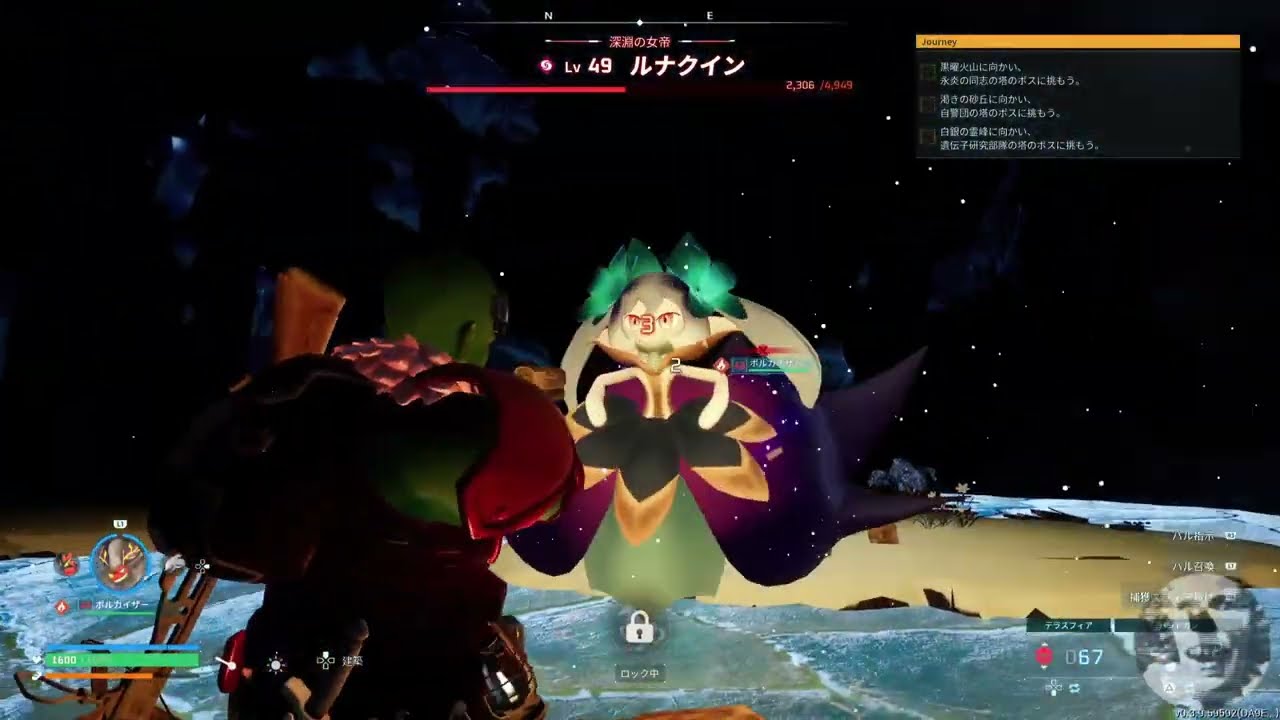Viewport: 1280px width, 720px height.
Task: Choose the small reserve pal portrait
Action: (67, 564)
